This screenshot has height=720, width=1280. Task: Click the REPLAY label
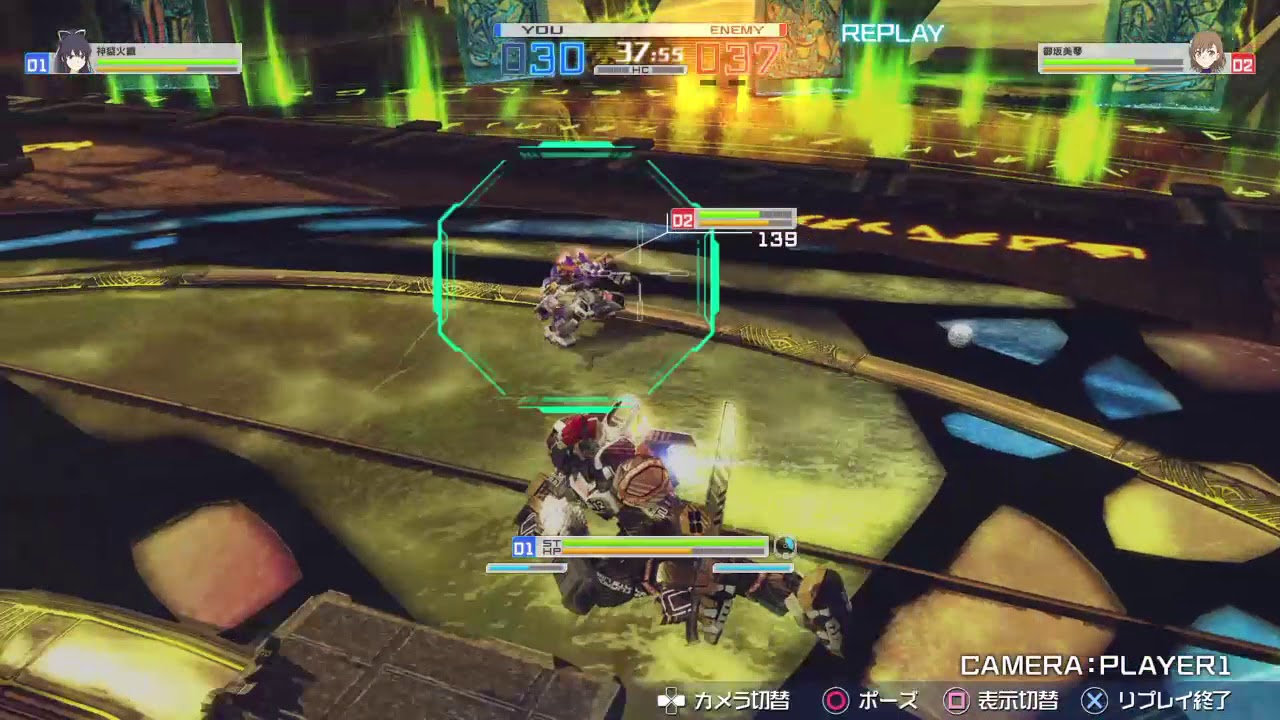tap(891, 33)
